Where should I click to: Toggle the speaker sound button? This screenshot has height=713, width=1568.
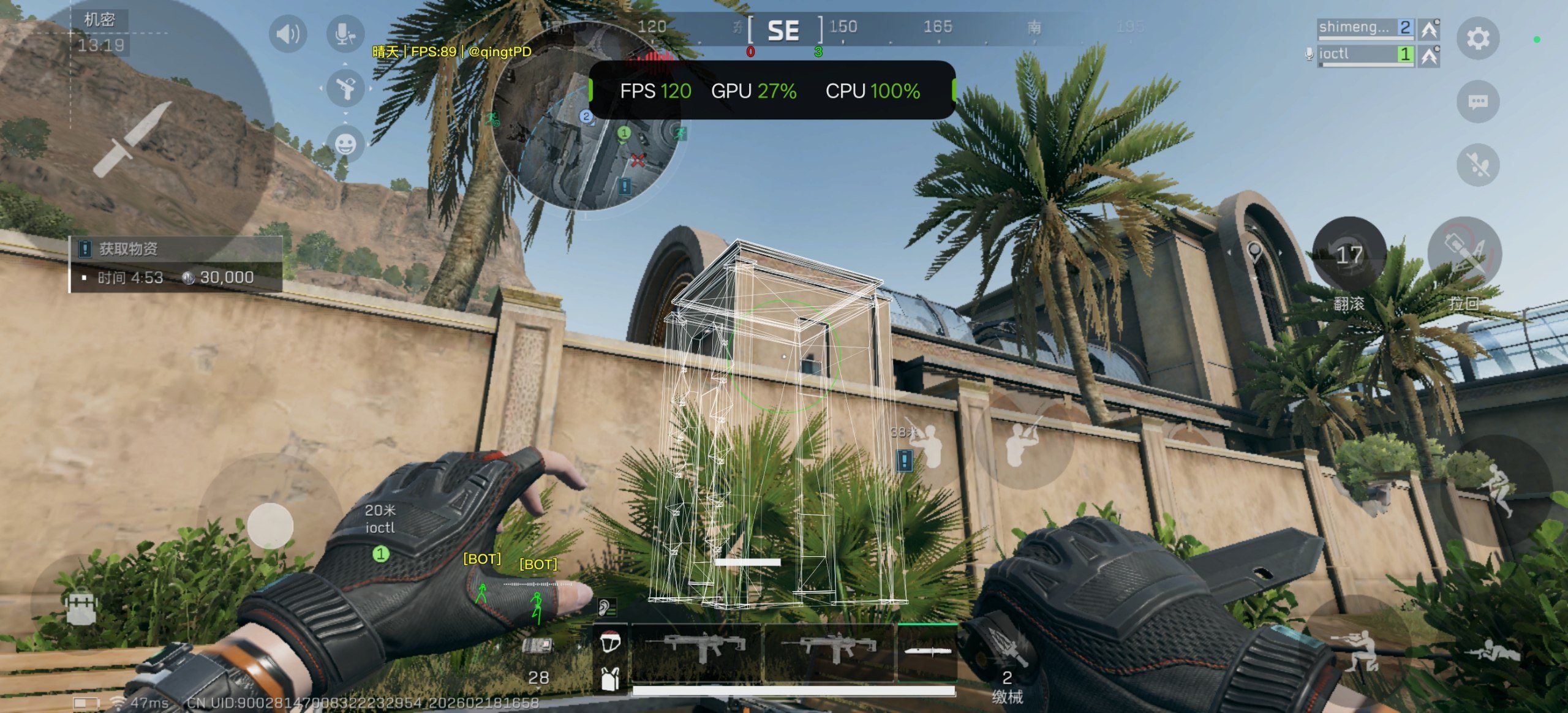(287, 34)
